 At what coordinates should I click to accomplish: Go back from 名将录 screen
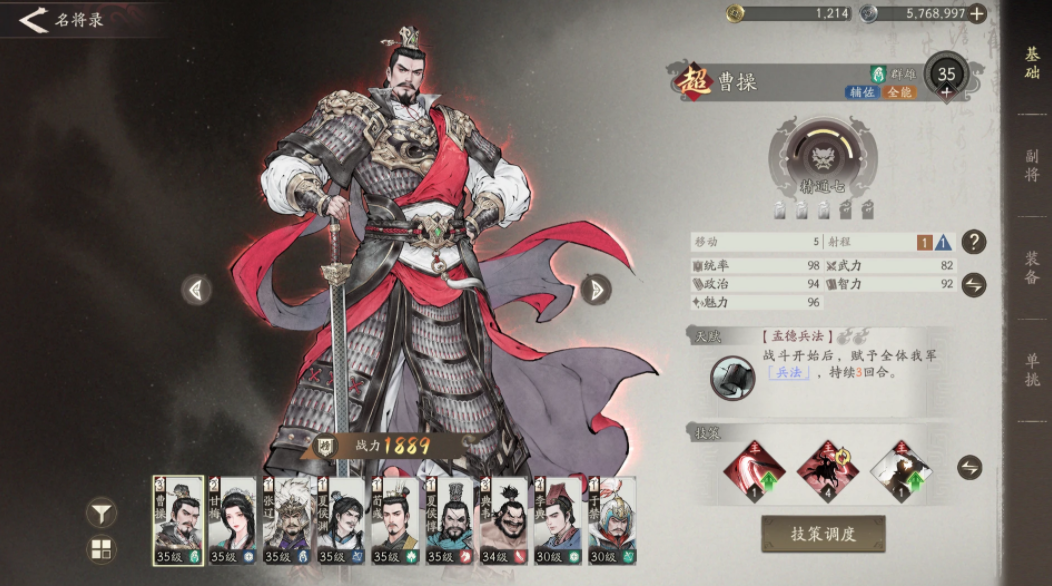(34, 19)
